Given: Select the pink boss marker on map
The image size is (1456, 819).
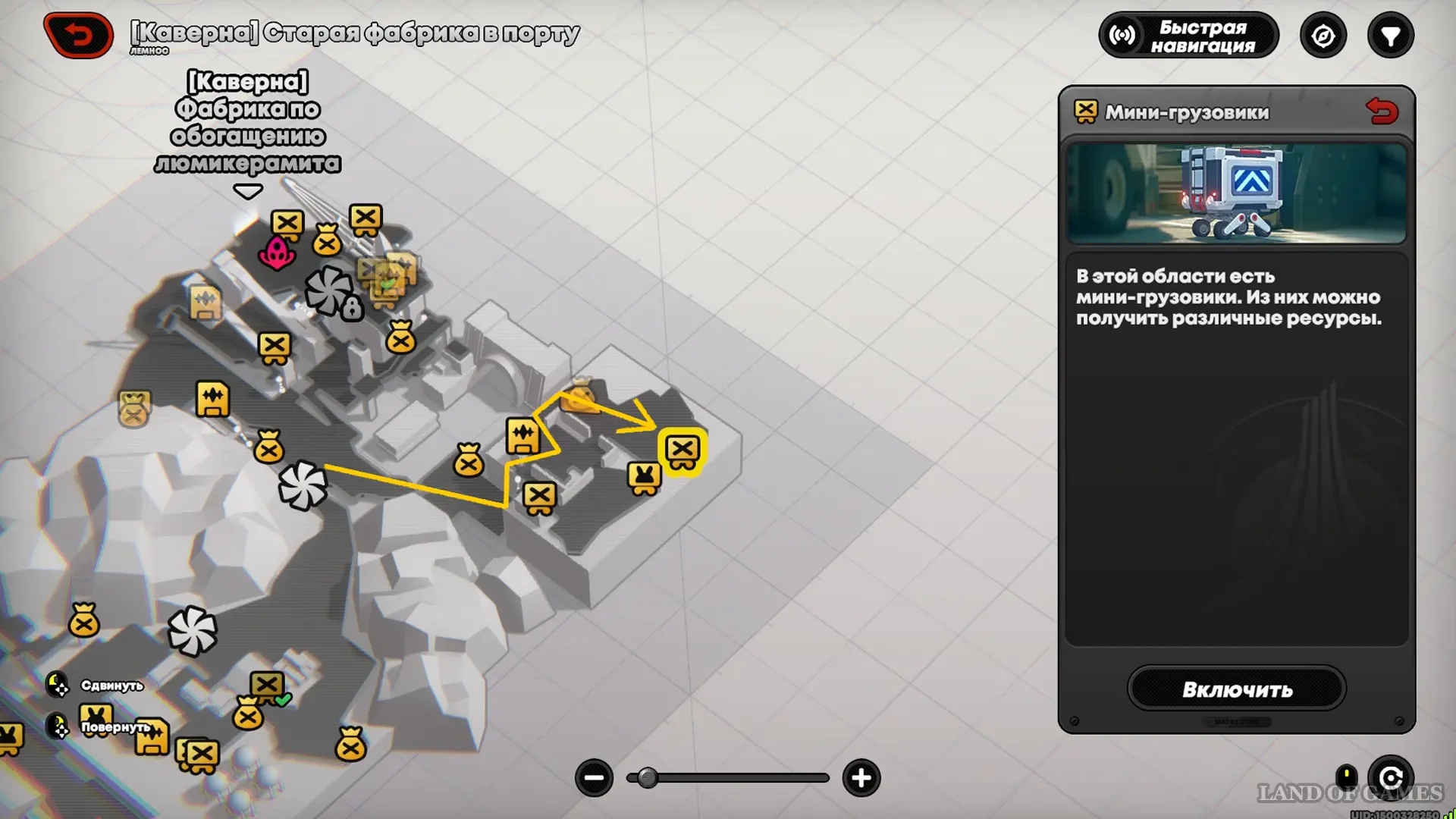Looking at the screenshot, I should point(277,253).
